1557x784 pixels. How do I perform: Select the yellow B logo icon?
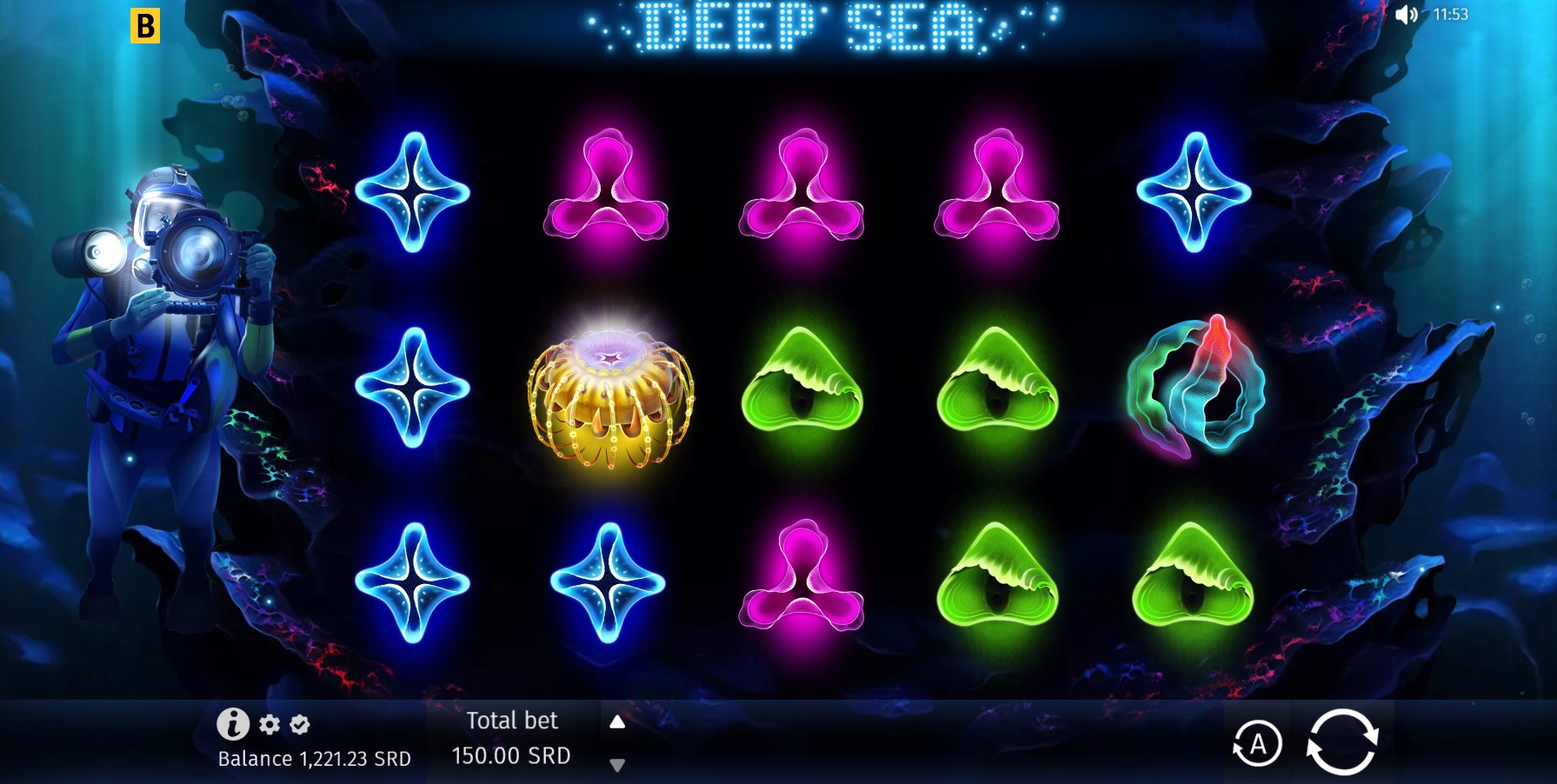tap(147, 27)
